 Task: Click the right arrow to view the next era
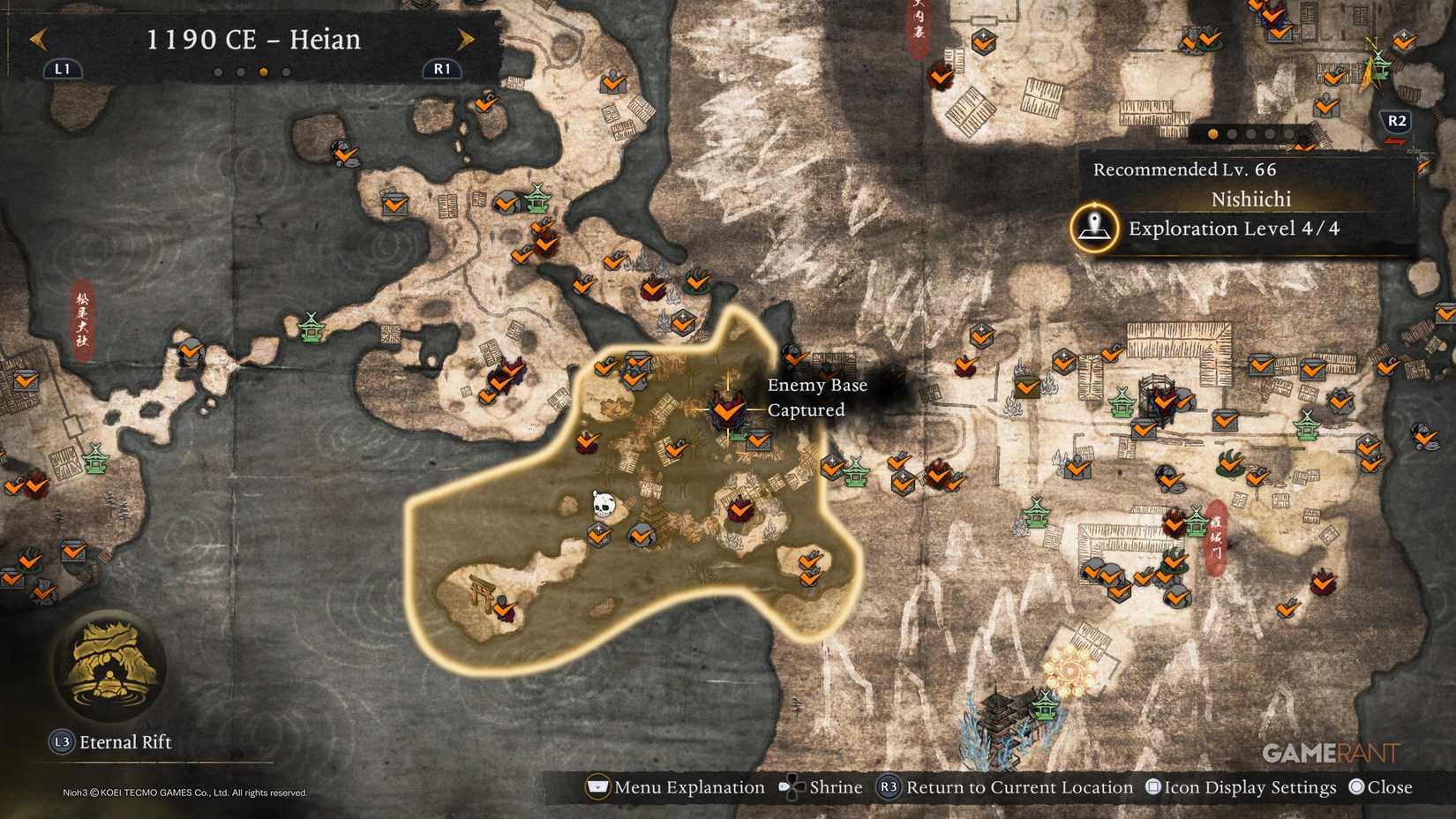[465, 39]
